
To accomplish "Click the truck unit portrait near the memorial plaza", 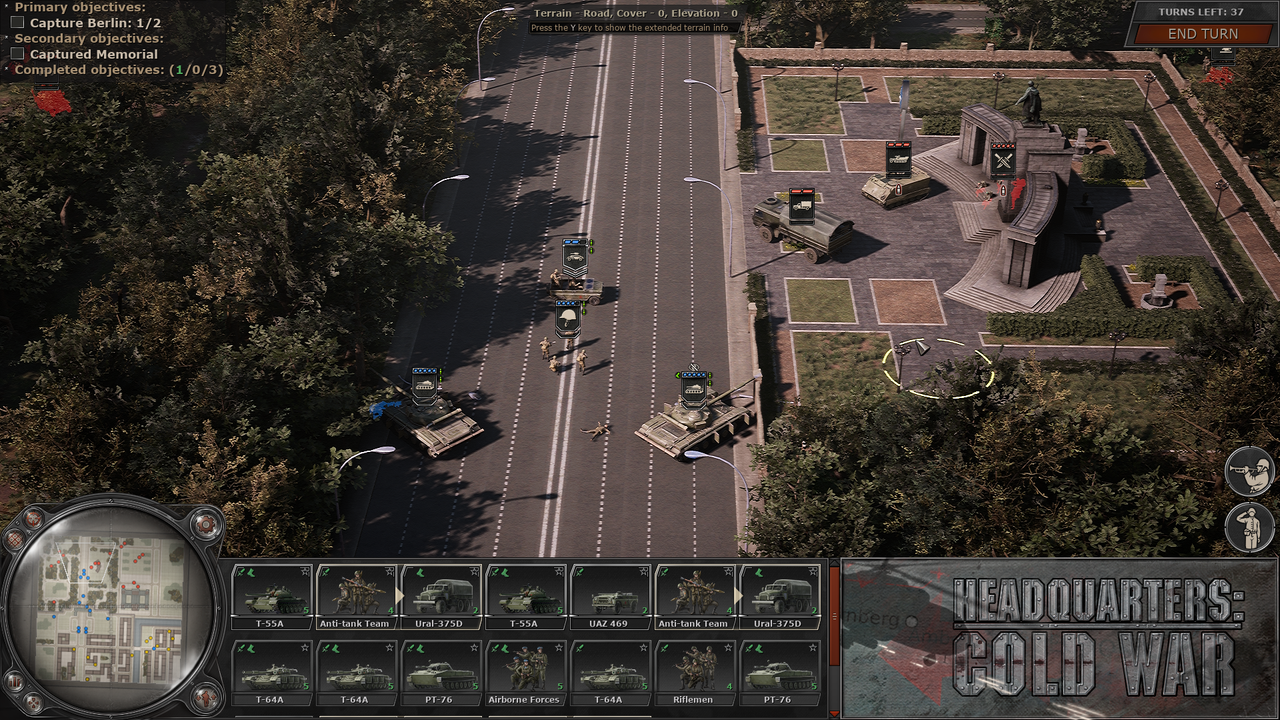I will (802, 208).
